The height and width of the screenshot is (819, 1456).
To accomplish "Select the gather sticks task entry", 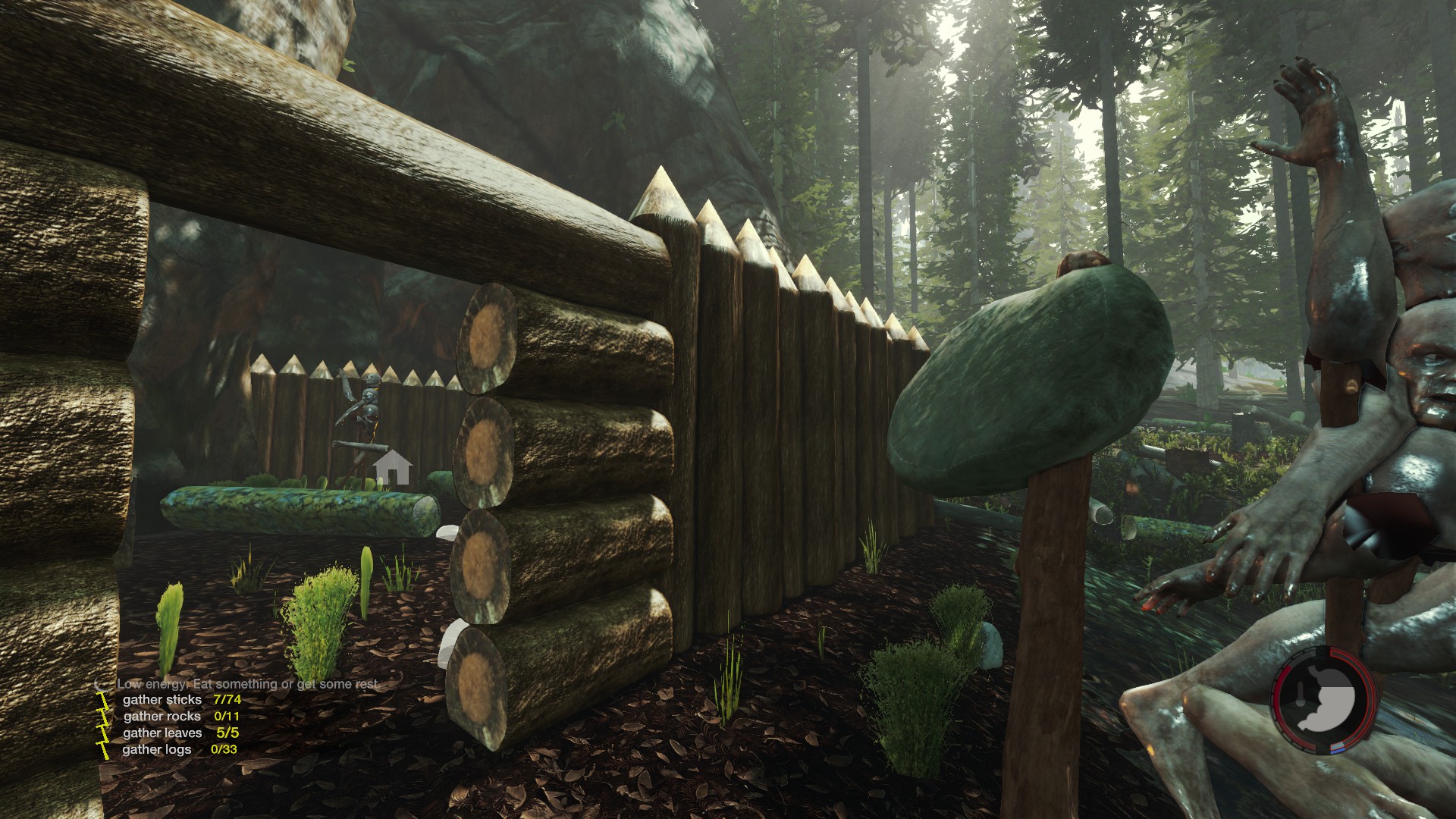I will point(180,699).
